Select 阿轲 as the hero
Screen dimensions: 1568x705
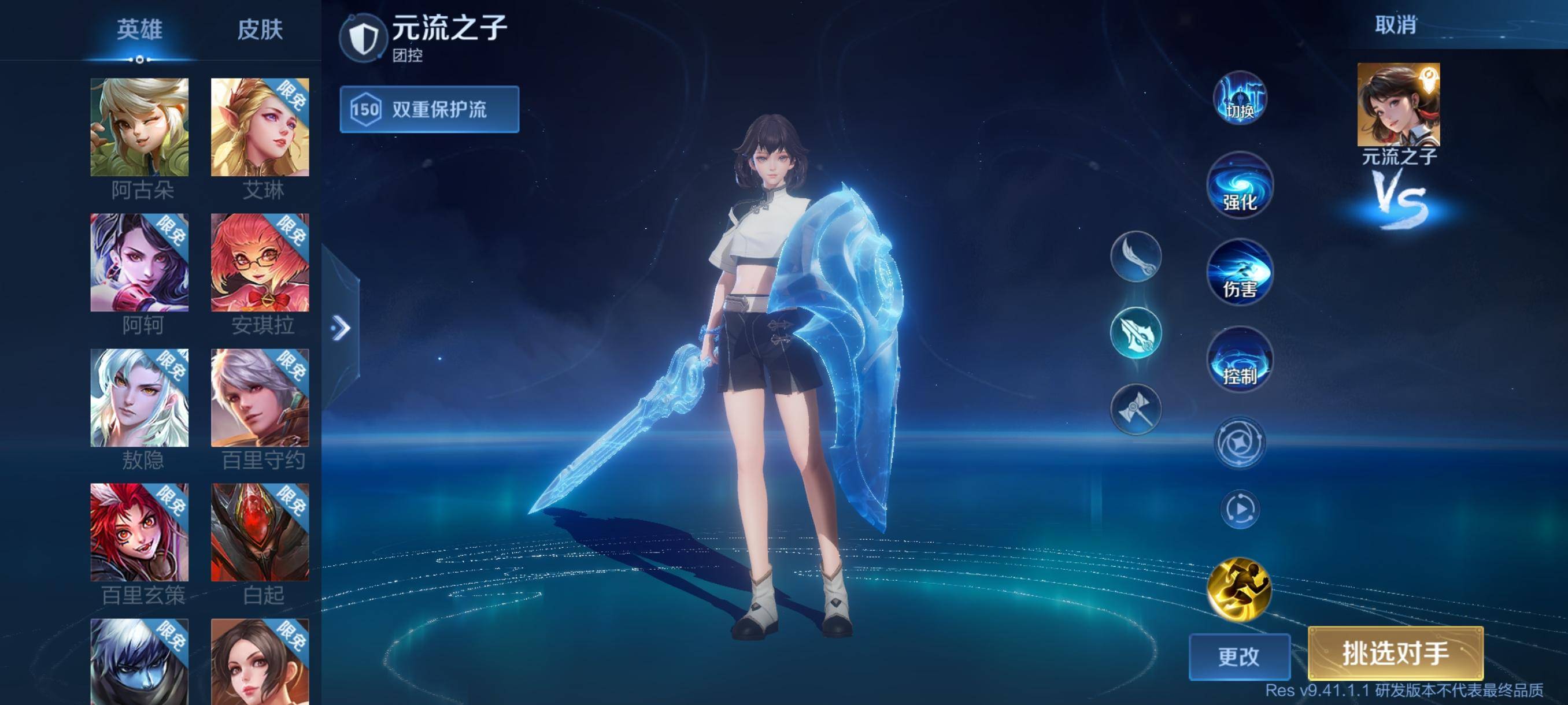pos(139,262)
